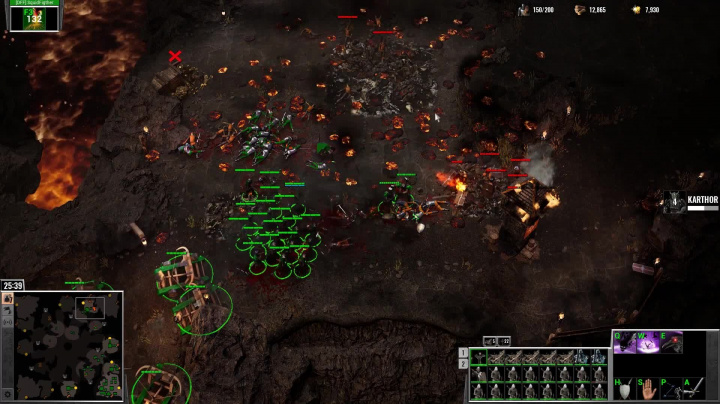Activate the E raven ability
The image size is (720, 404).
[x=670, y=342]
